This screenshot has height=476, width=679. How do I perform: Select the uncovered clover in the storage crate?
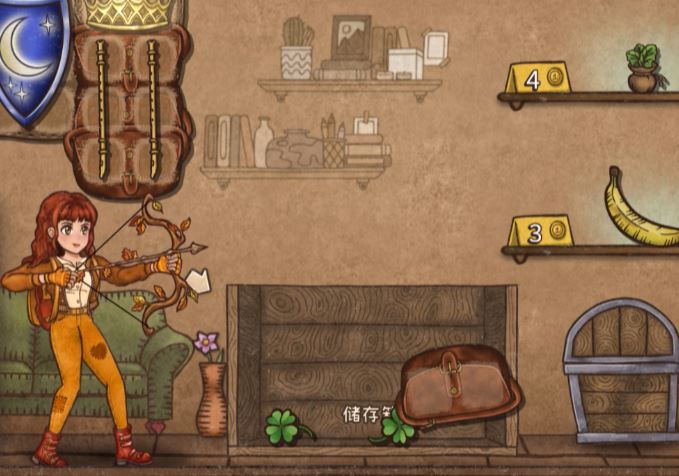[284, 427]
